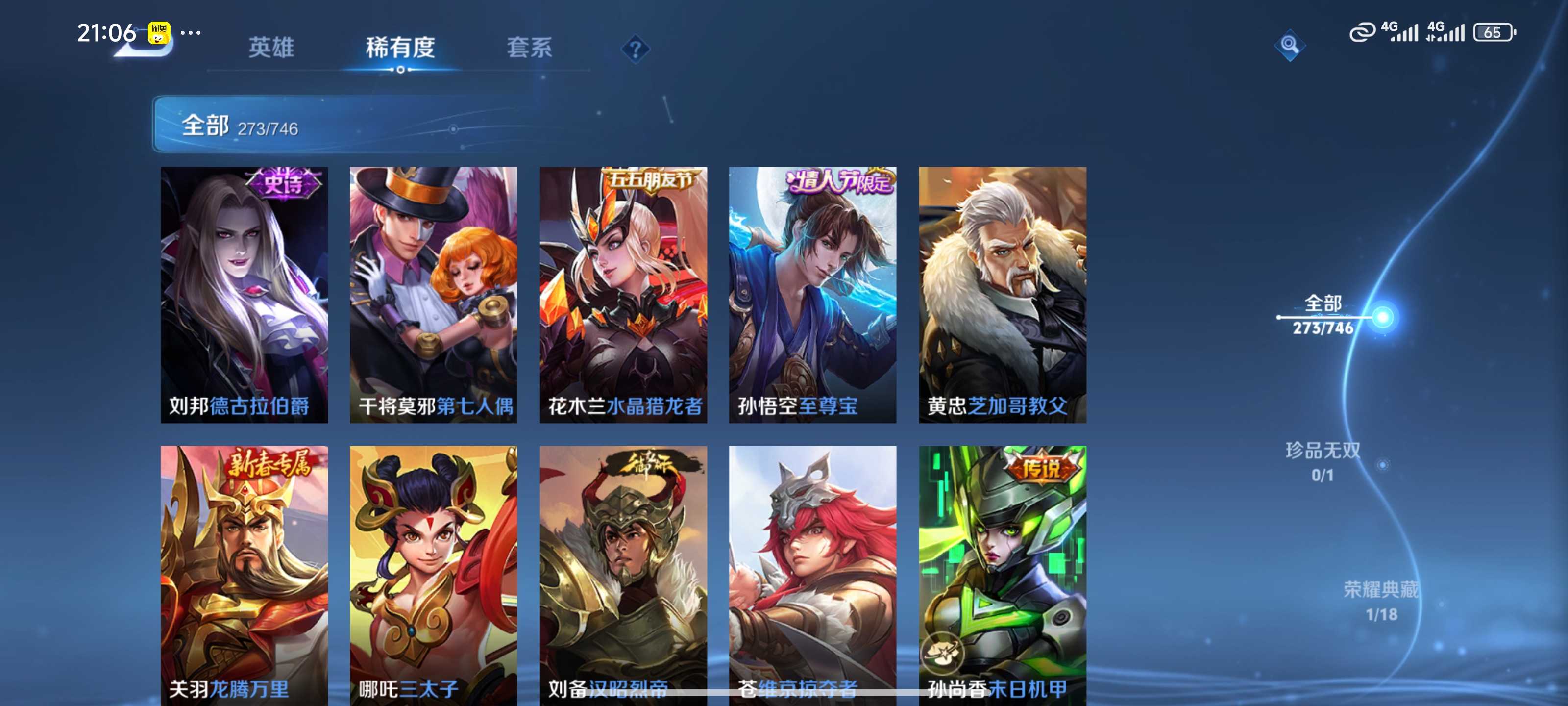View the red-haired 苍 skin card

click(x=812, y=573)
